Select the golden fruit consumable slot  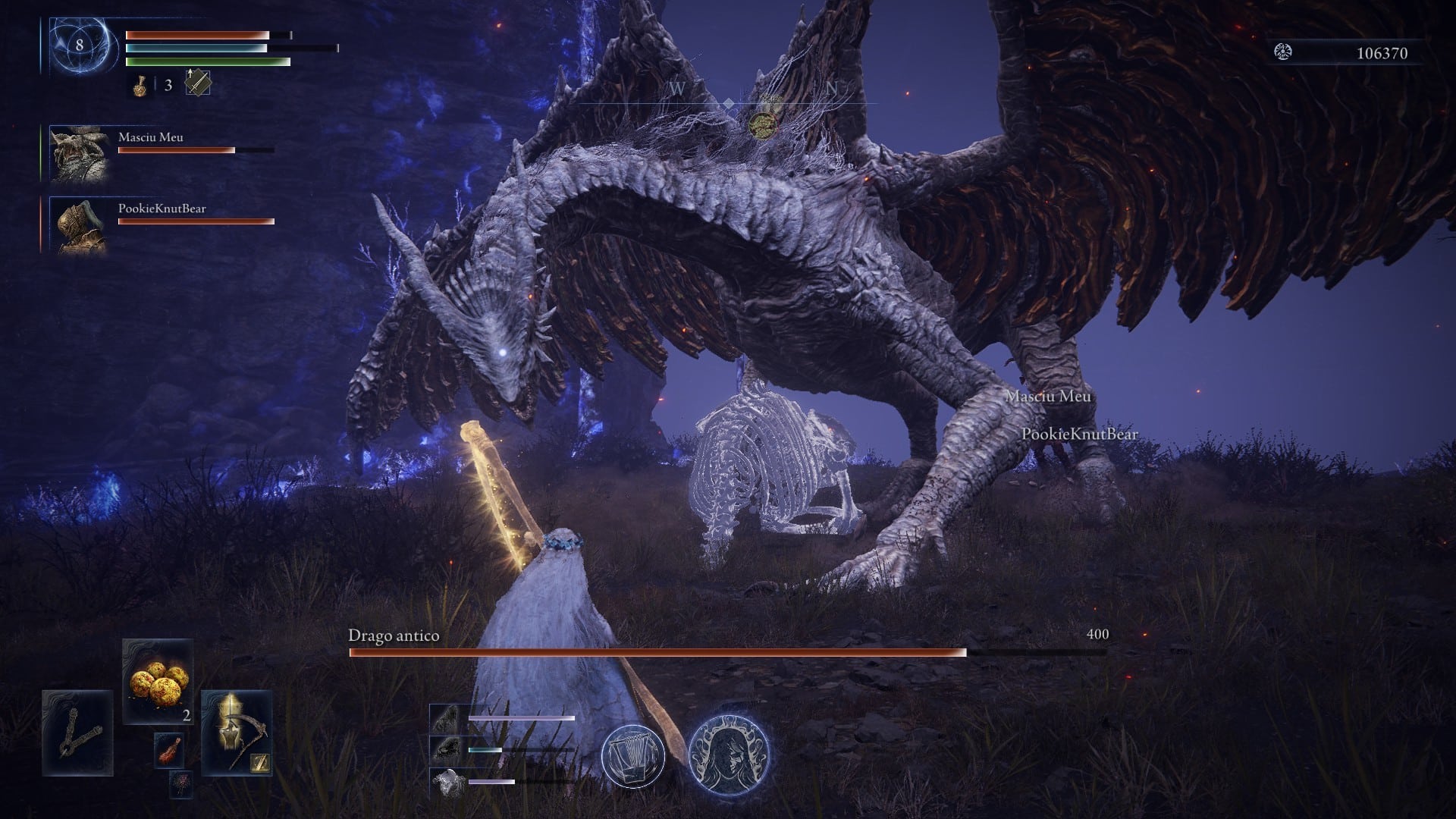click(158, 681)
